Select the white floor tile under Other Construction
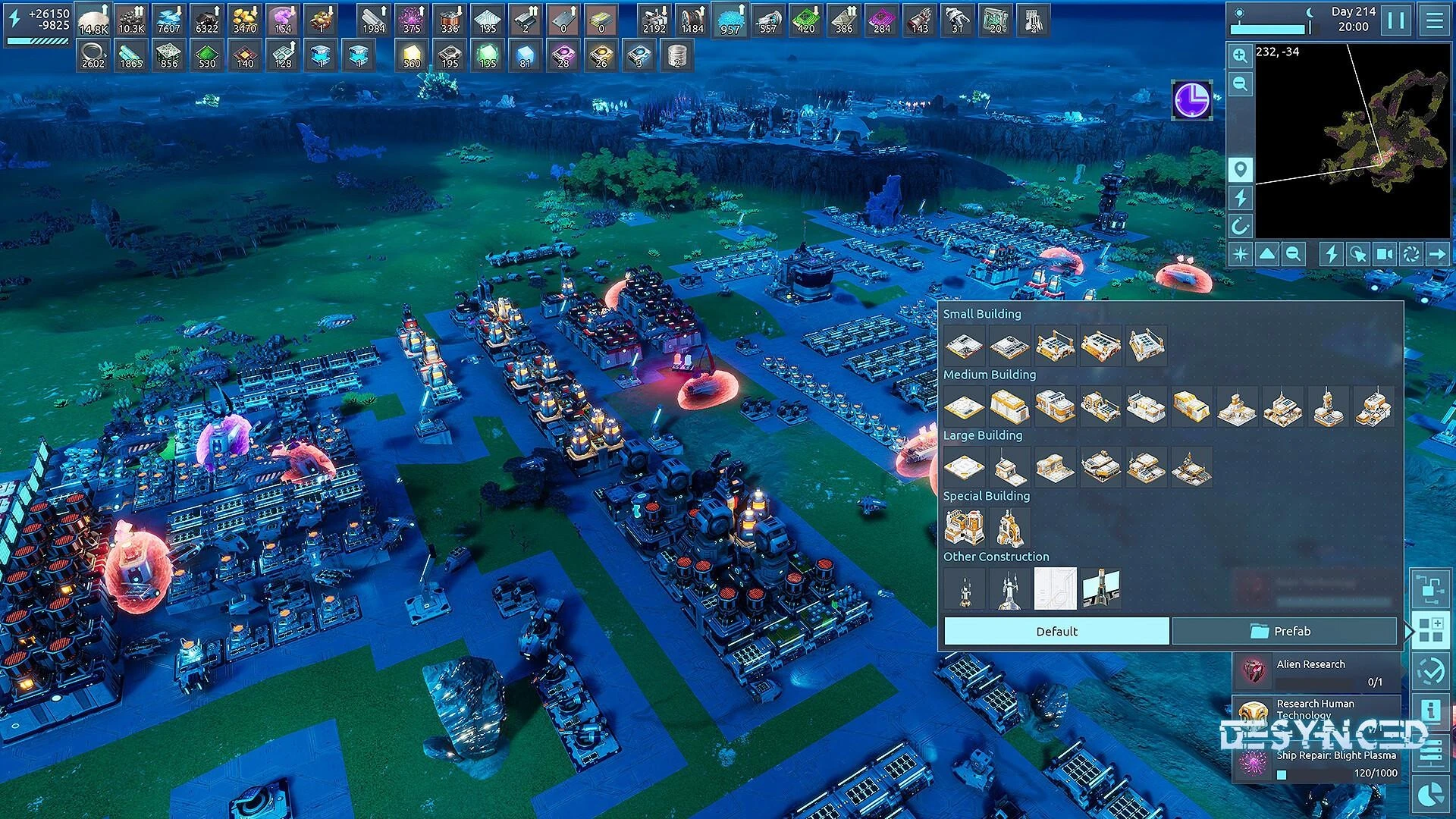The image size is (1456, 819). point(1055,588)
